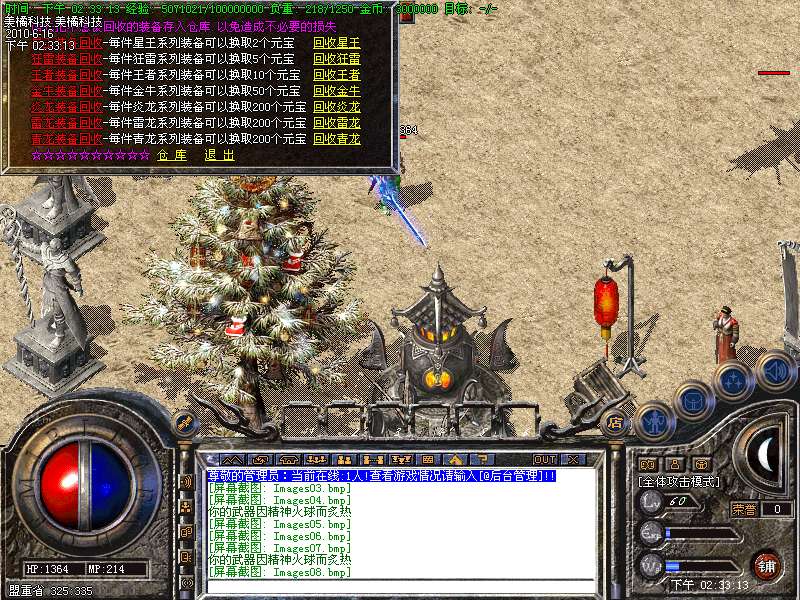Screen dimensions: 800x600
Task: Open the character equipment round button
Action: [x=655, y=420]
